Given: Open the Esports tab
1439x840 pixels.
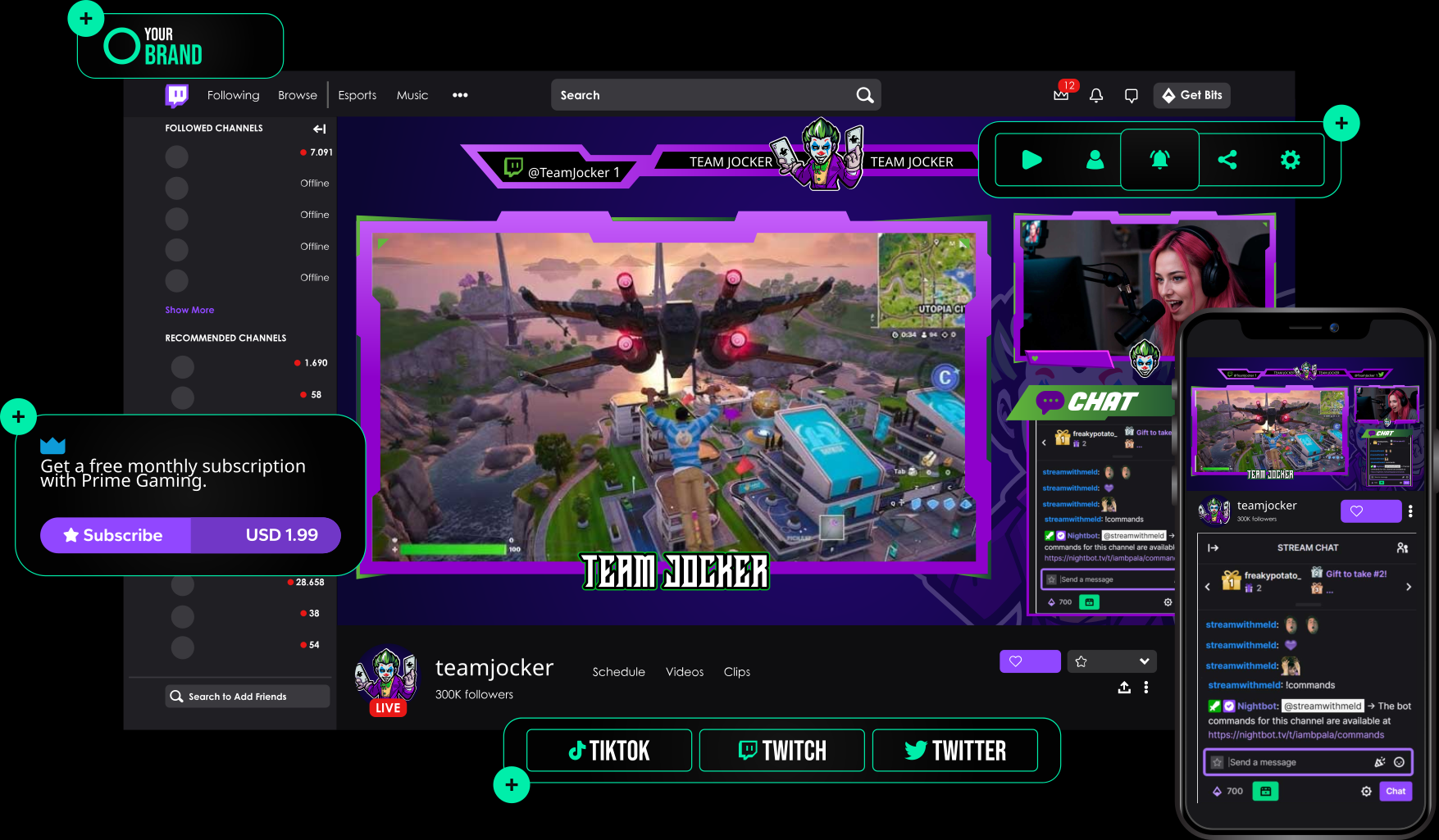Looking at the screenshot, I should coord(357,95).
